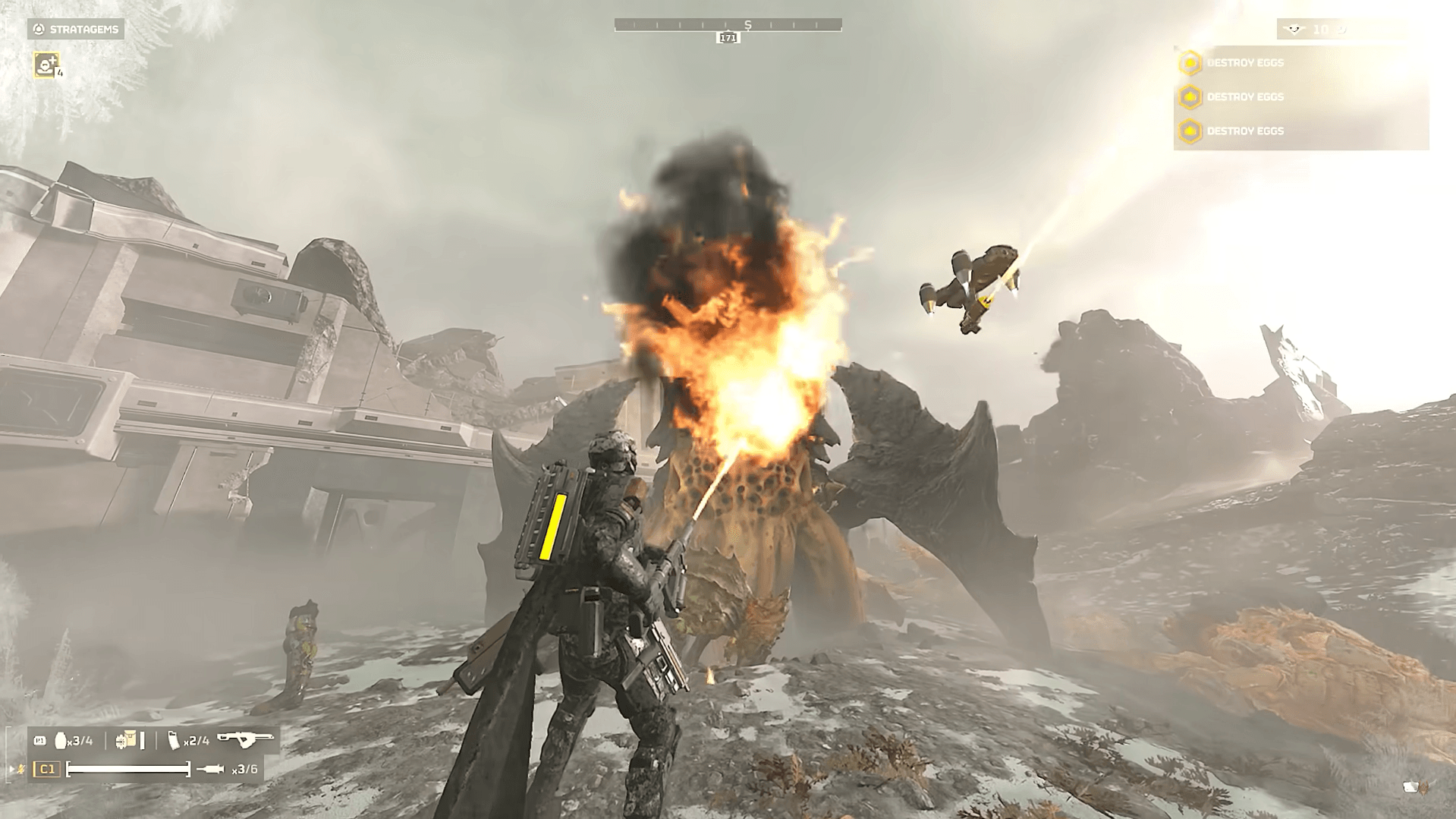Click the spare magazine icon
The image size is (1456, 819).
point(174,741)
